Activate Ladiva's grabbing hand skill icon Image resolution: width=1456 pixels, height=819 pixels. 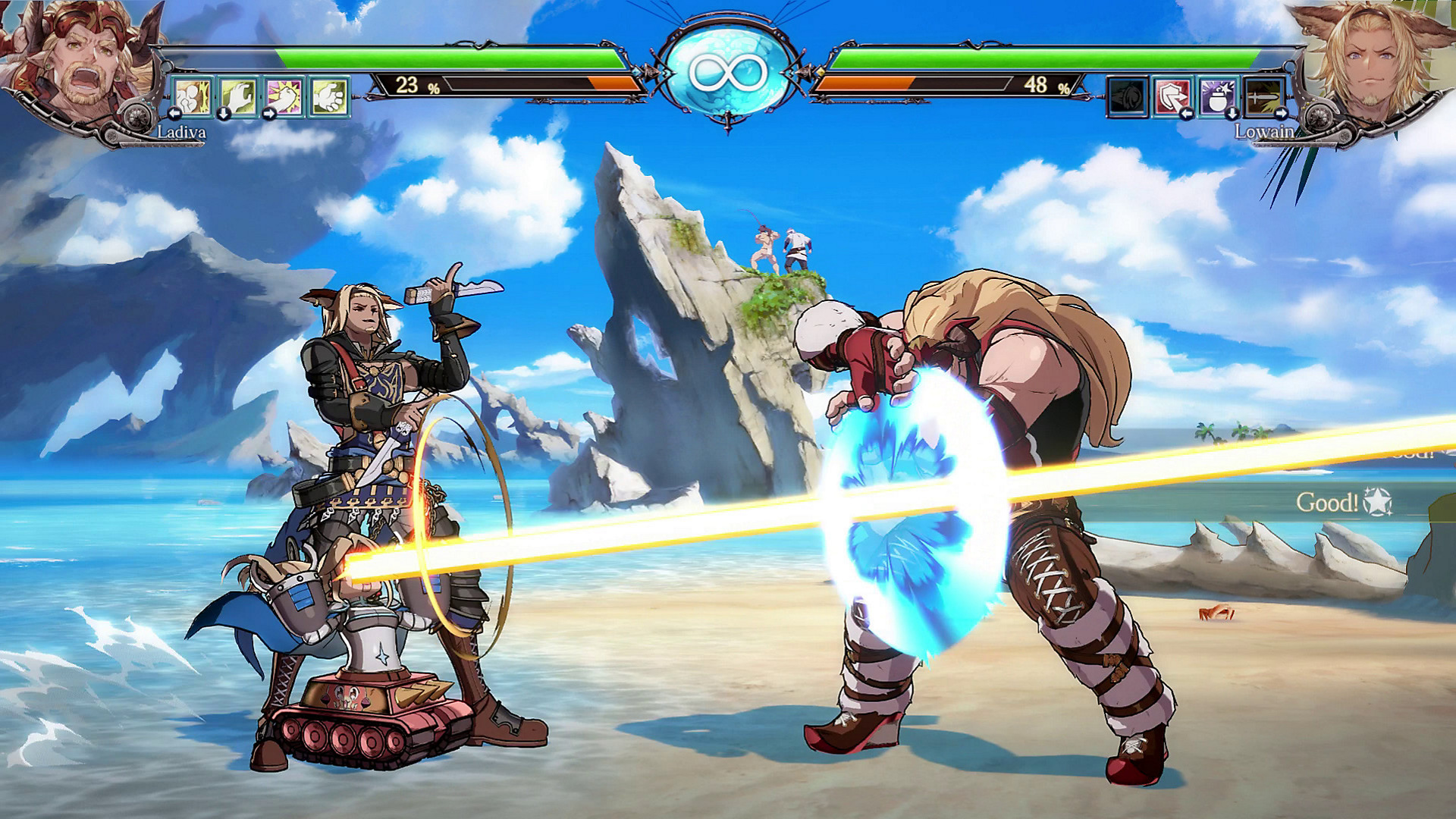(238, 96)
